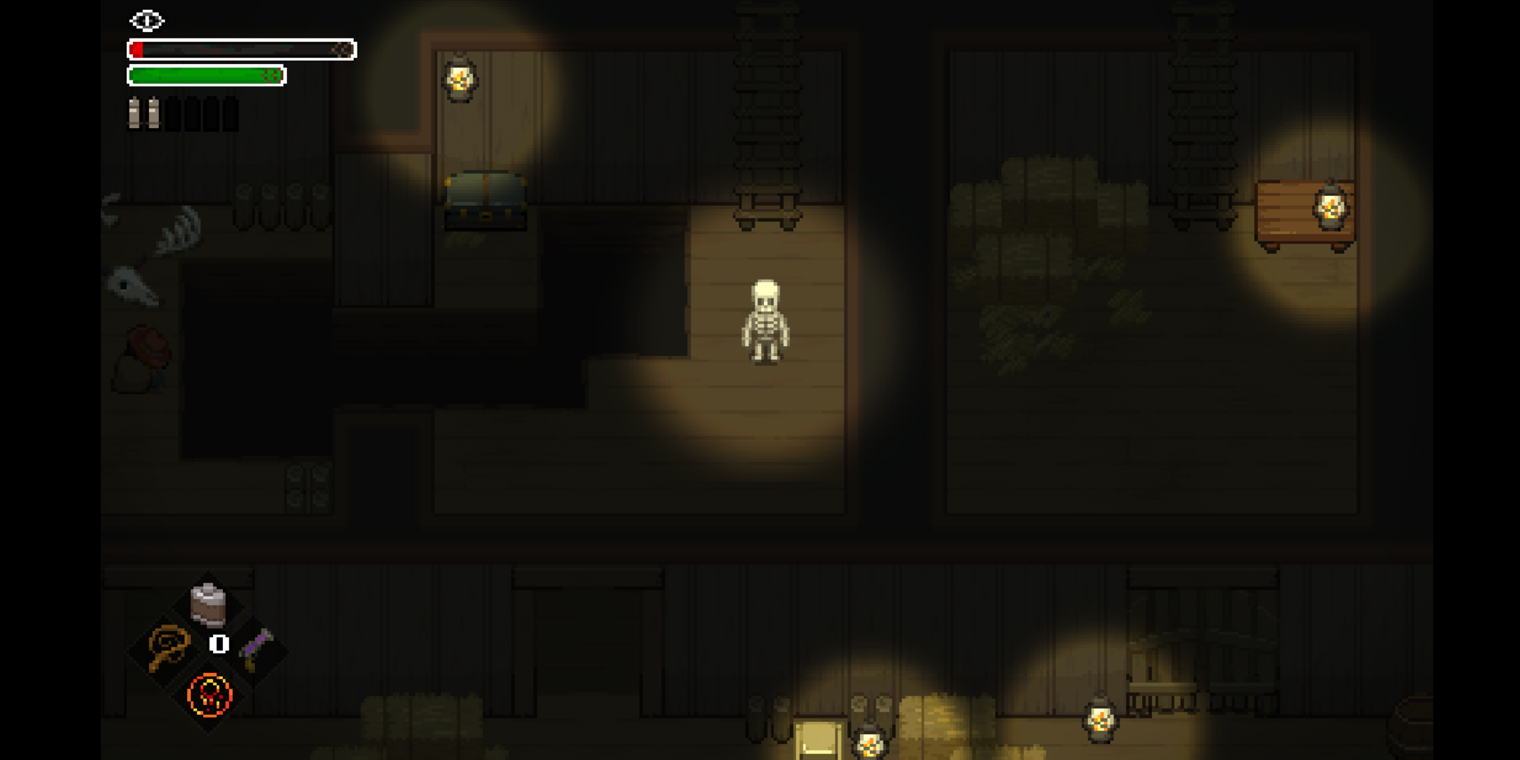Select the metal canister item slot
Screen dimensions: 1520x760
(x=208, y=603)
